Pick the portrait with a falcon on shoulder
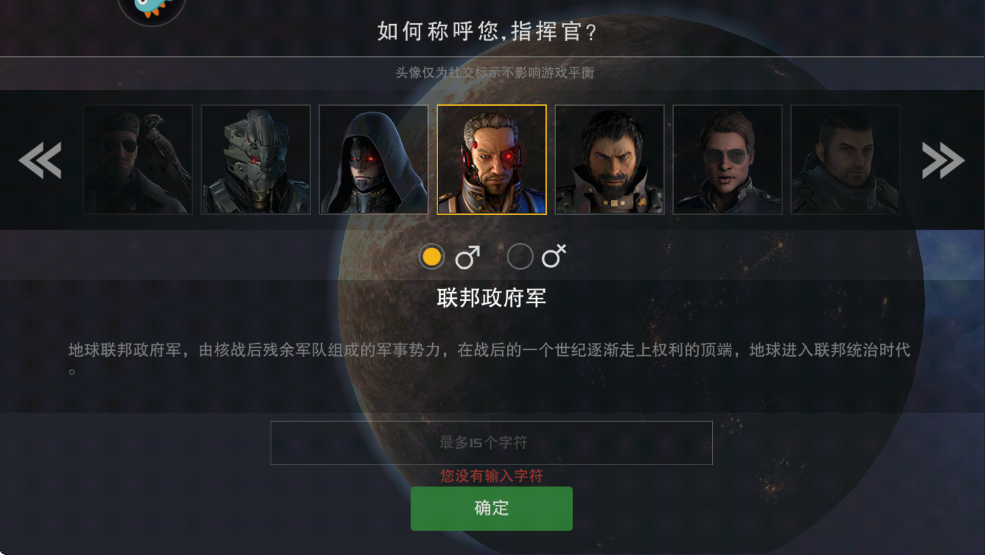This screenshot has height=555, width=985. [x=138, y=160]
